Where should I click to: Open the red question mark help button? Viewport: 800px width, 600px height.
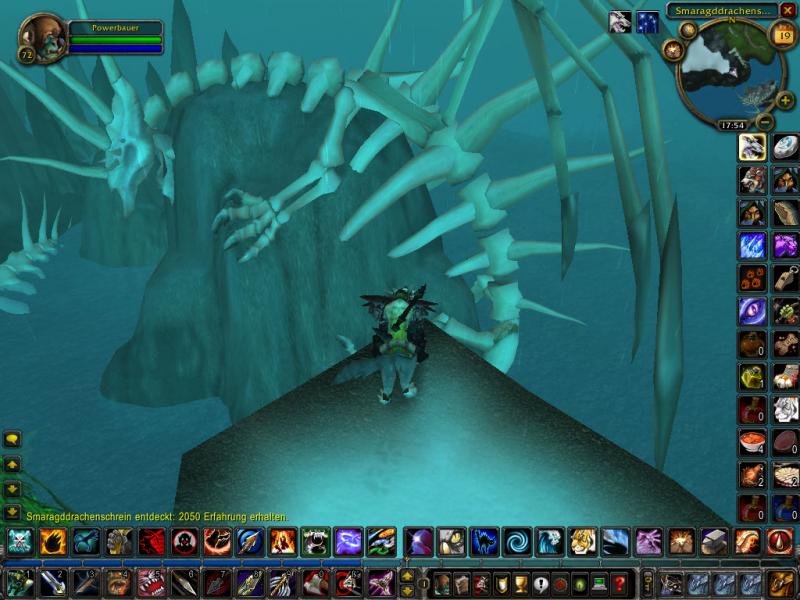pyautogui.click(x=620, y=582)
